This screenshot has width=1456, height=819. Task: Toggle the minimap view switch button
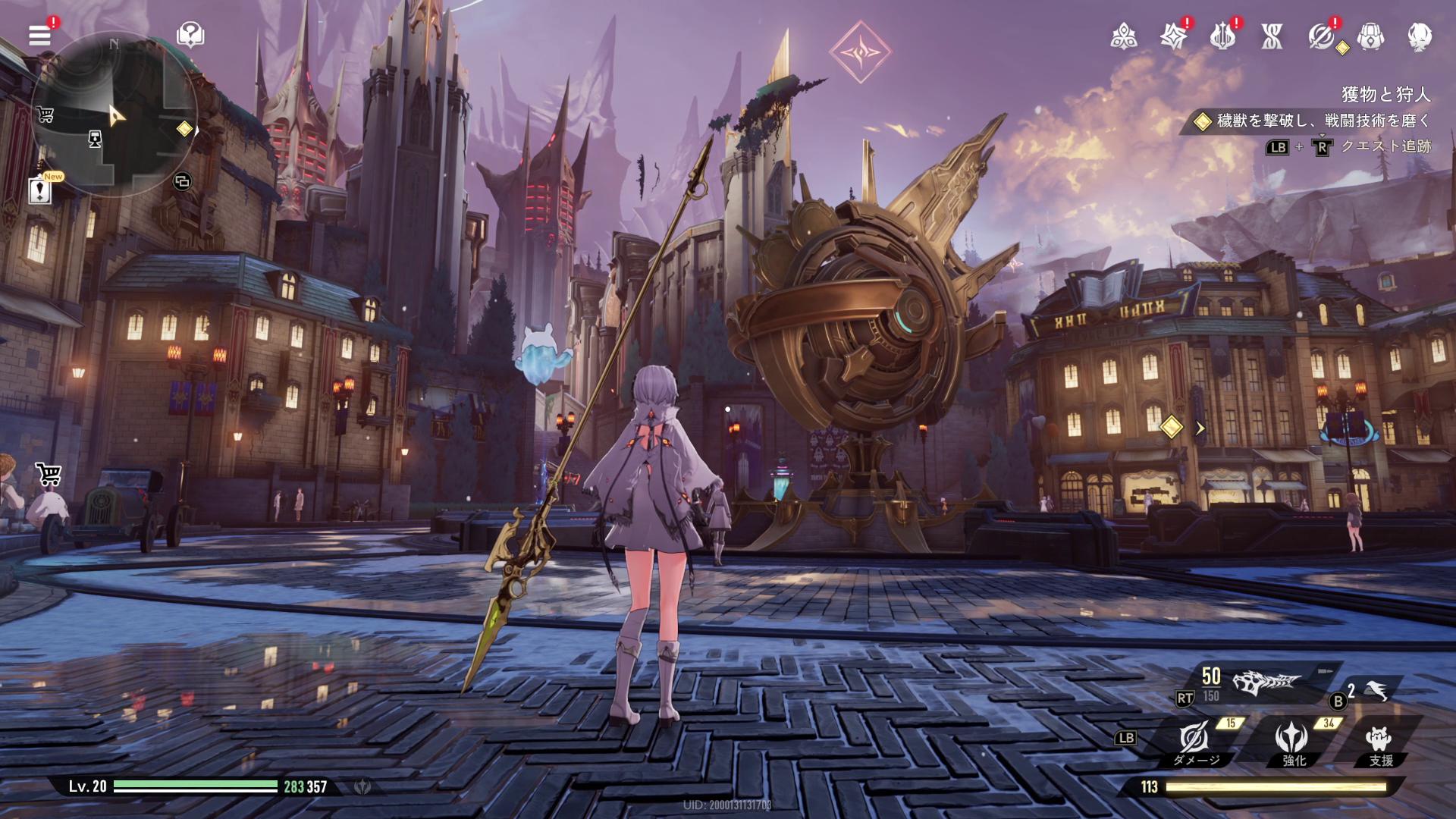point(182,181)
